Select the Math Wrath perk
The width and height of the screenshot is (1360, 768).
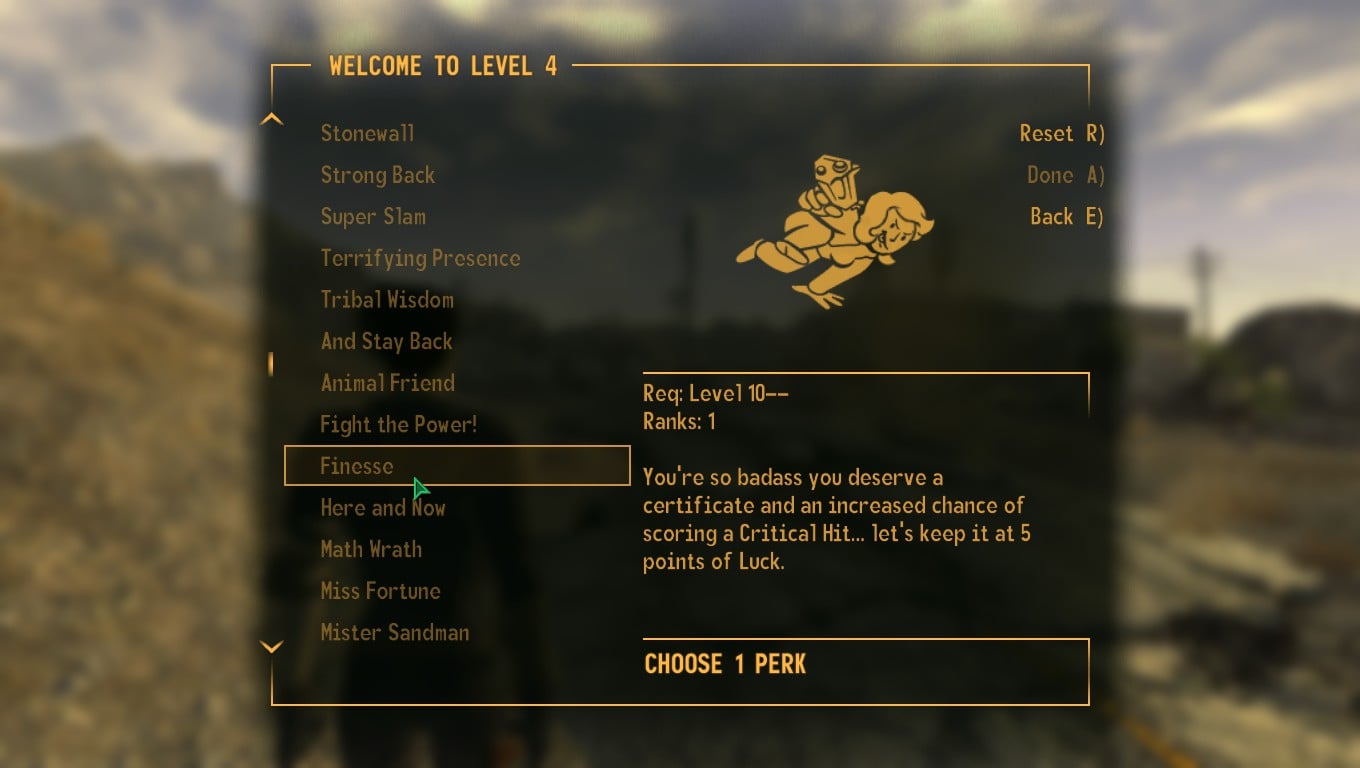[x=370, y=549]
